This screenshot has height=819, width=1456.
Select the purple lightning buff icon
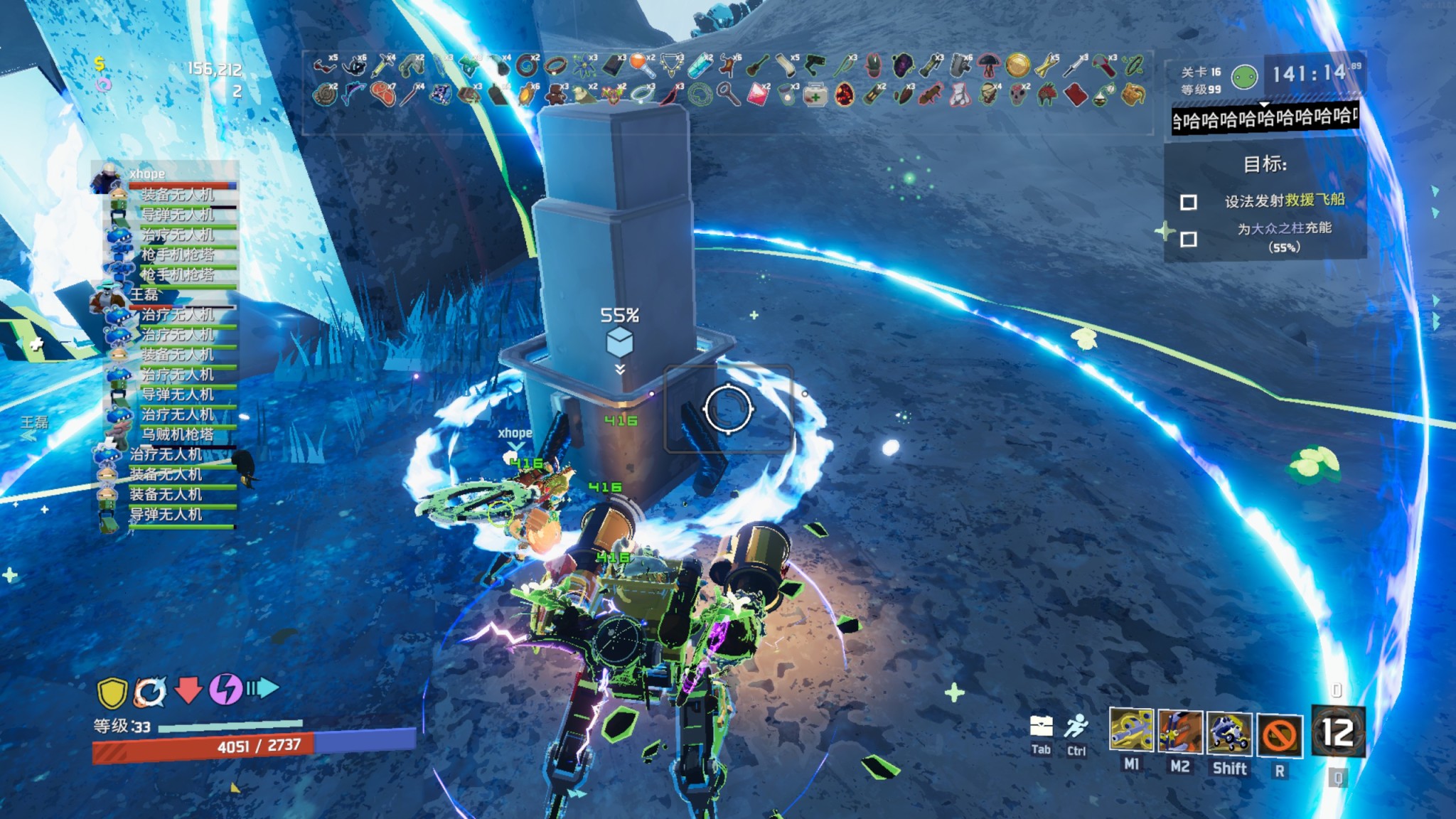pyautogui.click(x=225, y=689)
